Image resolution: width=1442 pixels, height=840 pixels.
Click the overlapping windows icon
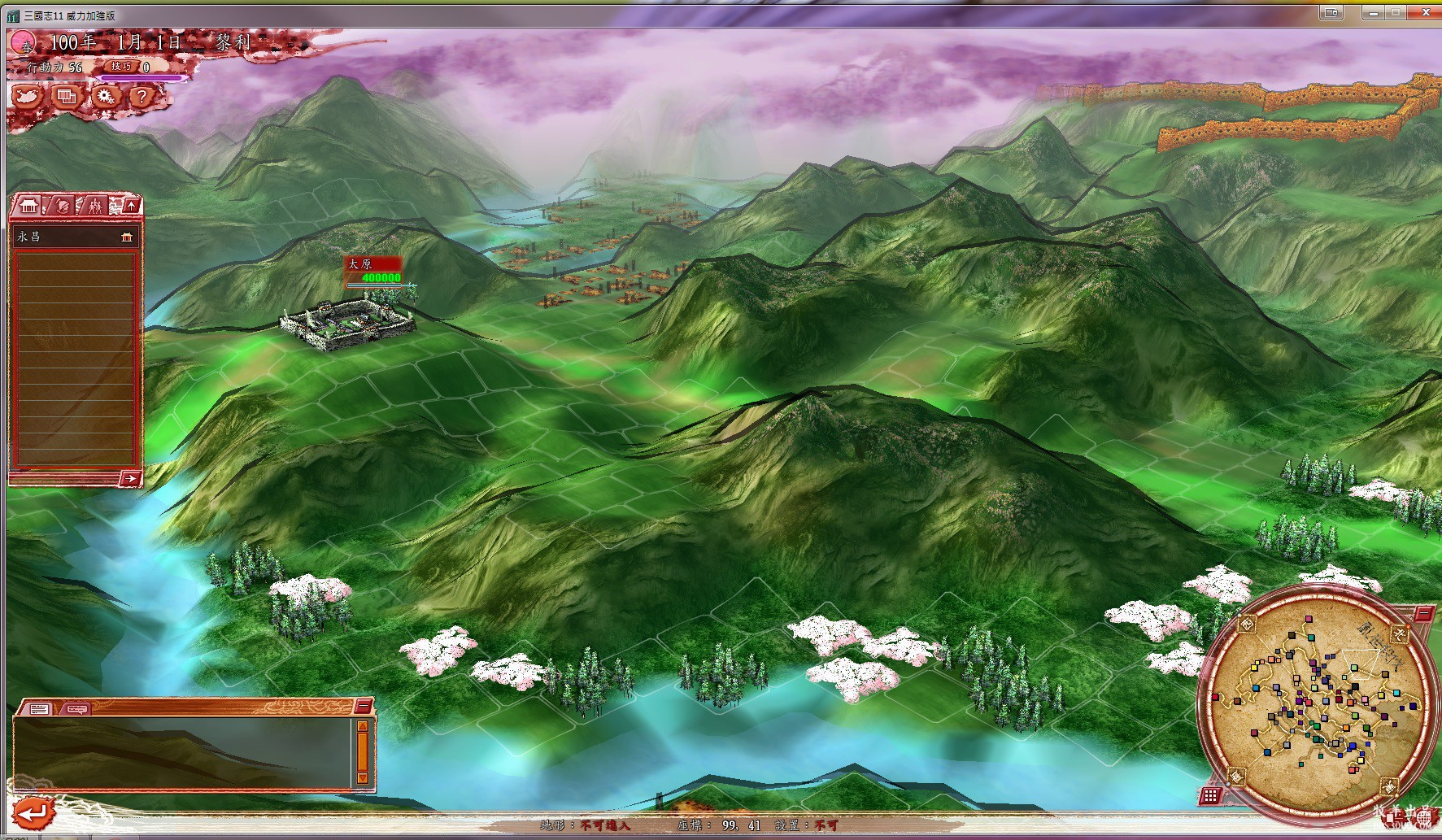pos(67,97)
